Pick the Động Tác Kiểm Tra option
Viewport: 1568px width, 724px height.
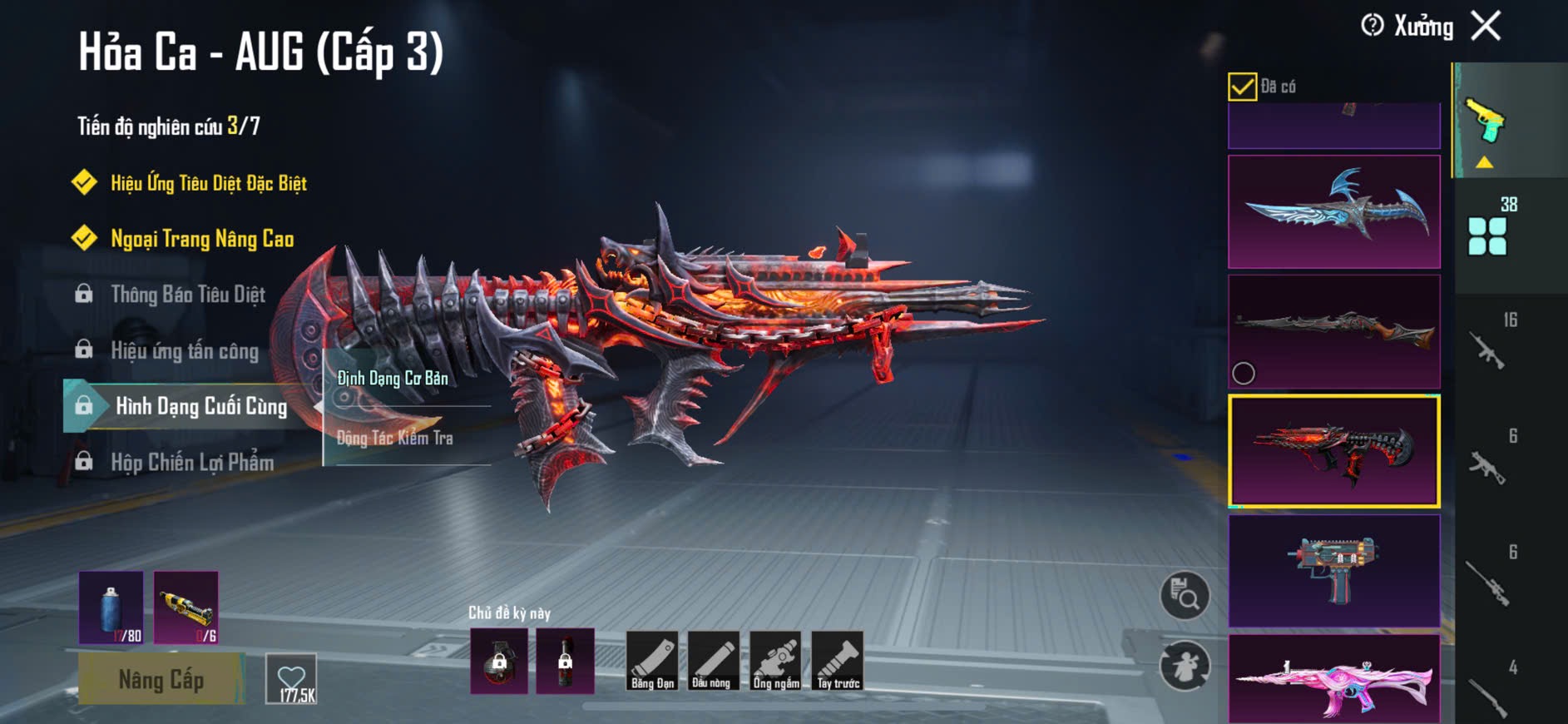coord(395,438)
